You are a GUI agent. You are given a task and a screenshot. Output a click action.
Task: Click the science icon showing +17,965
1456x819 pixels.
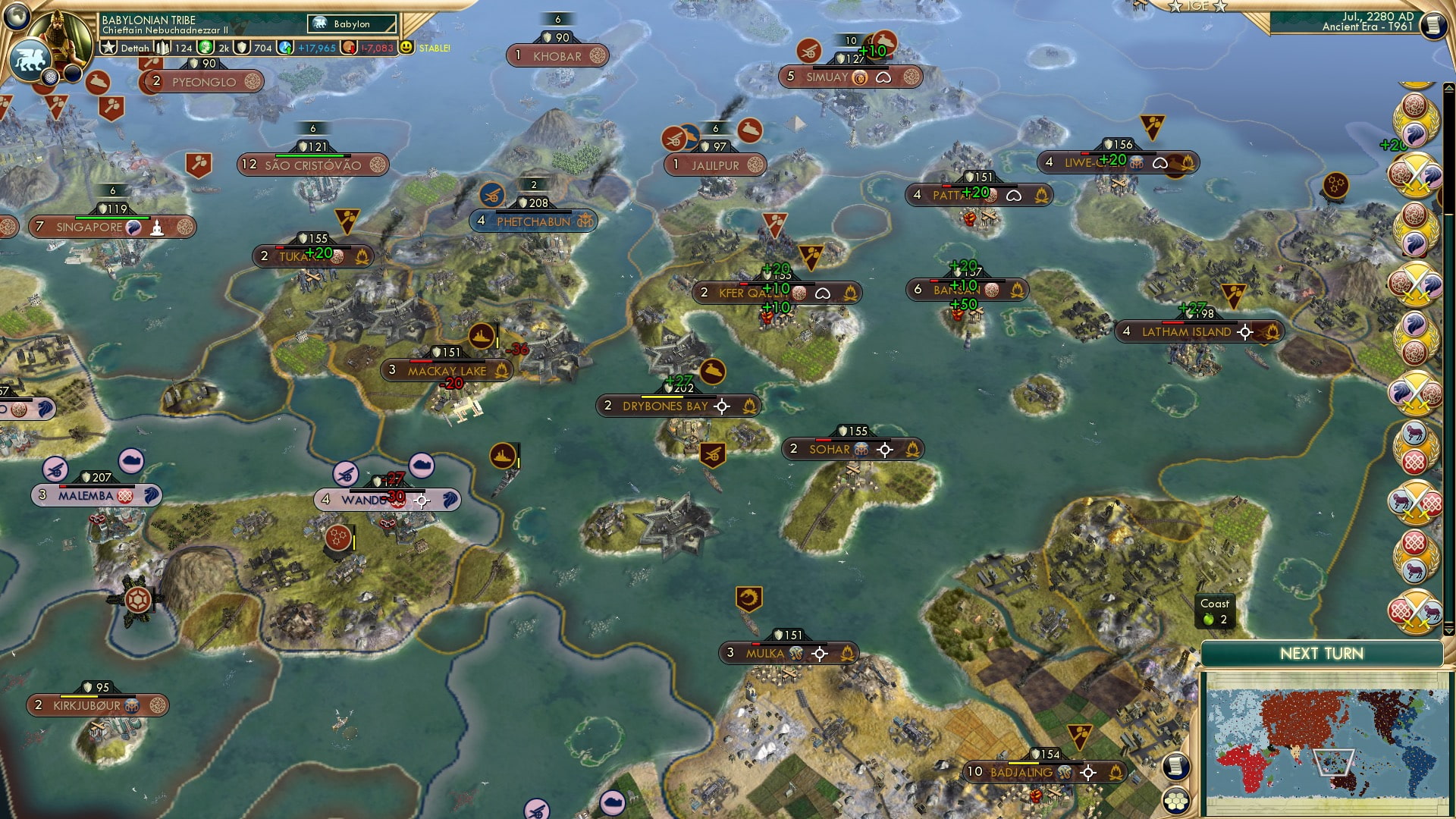click(x=286, y=47)
